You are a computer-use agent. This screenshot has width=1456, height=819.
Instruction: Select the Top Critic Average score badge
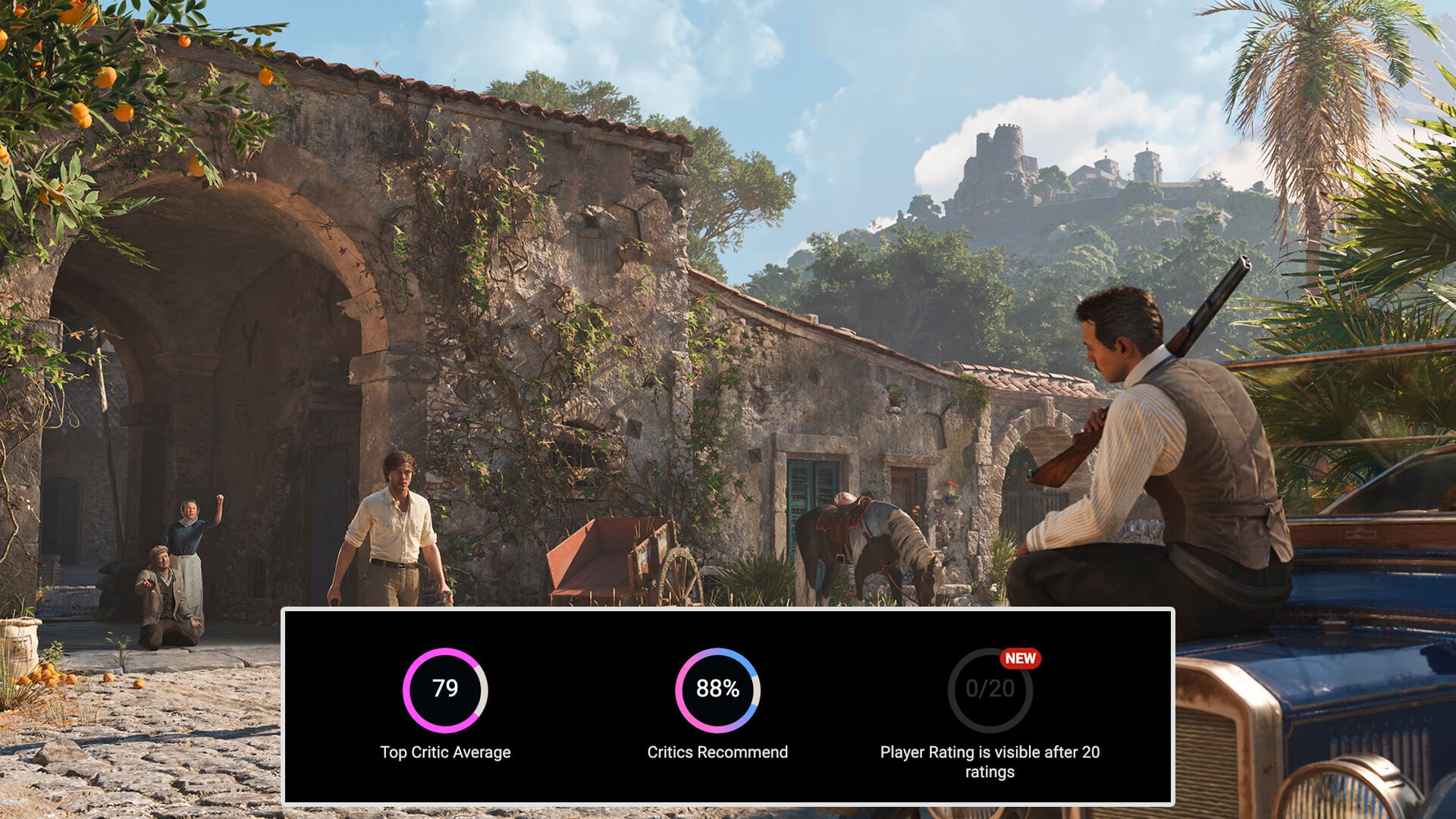[445, 689]
